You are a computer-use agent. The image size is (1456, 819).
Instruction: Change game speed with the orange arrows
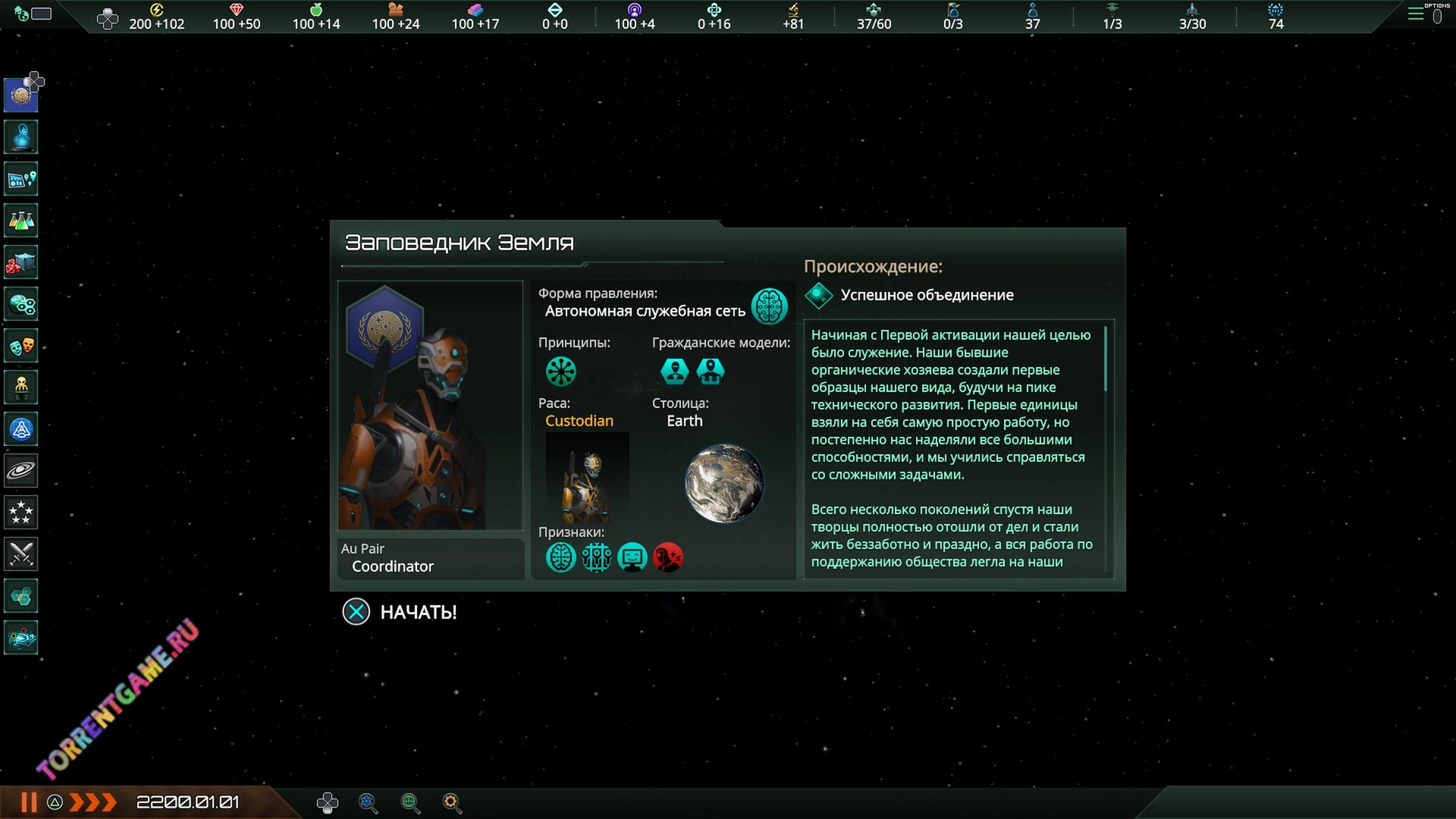point(93,802)
